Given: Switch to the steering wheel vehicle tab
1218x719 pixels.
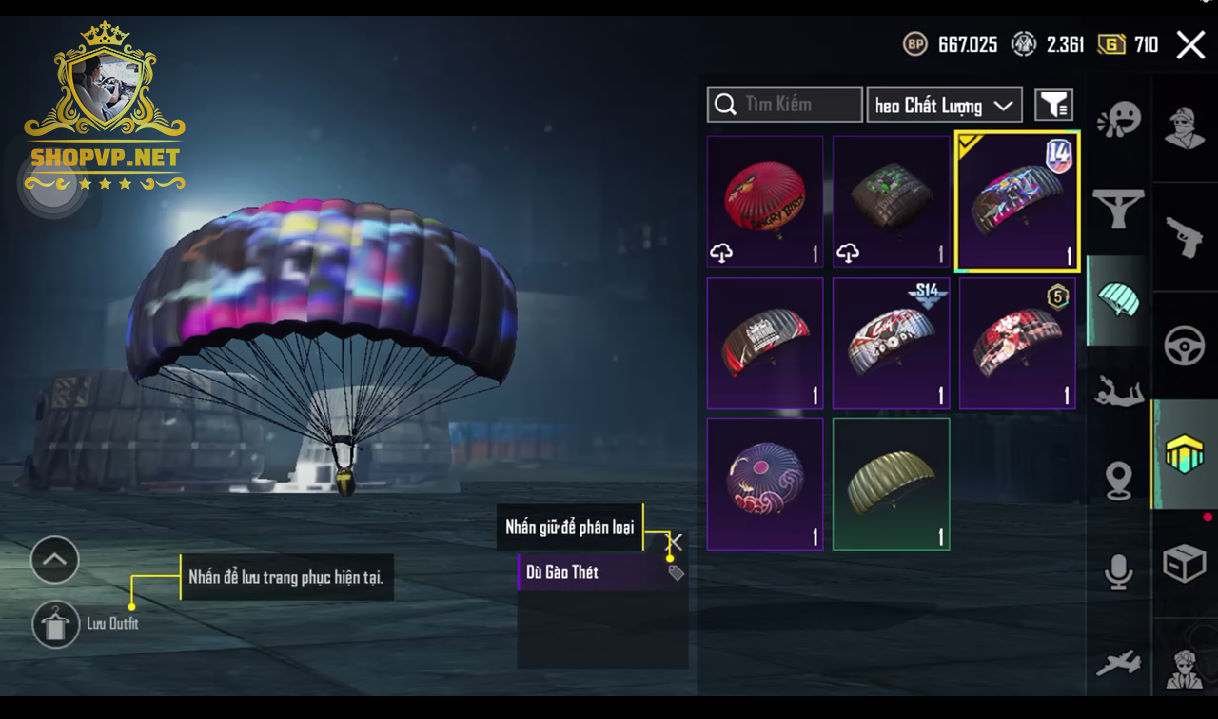Looking at the screenshot, I should pyautogui.click(x=1185, y=346).
